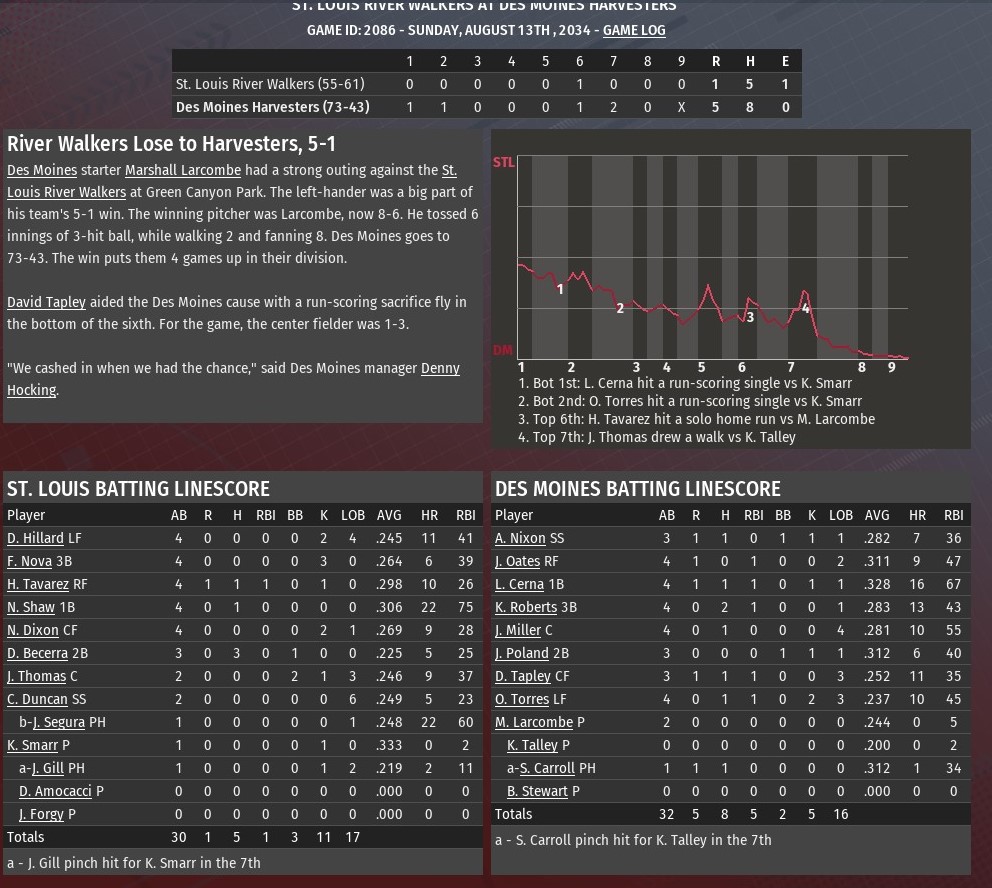The height and width of the screenshot is (888, 992).
Task: Open manager Denny Hocking's profile
Action: (440, 368)
